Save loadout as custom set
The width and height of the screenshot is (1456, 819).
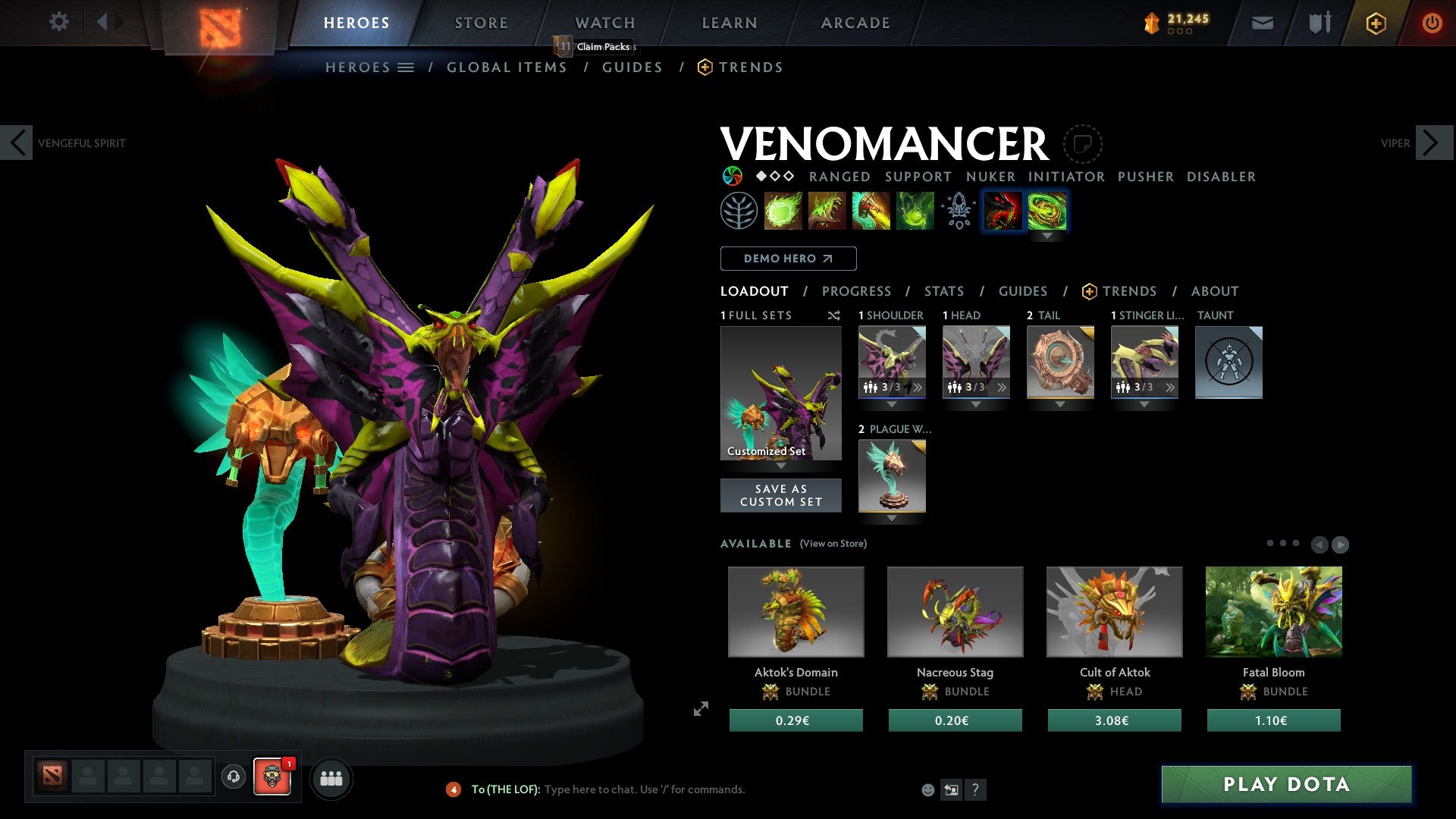[x=780, y=495]
